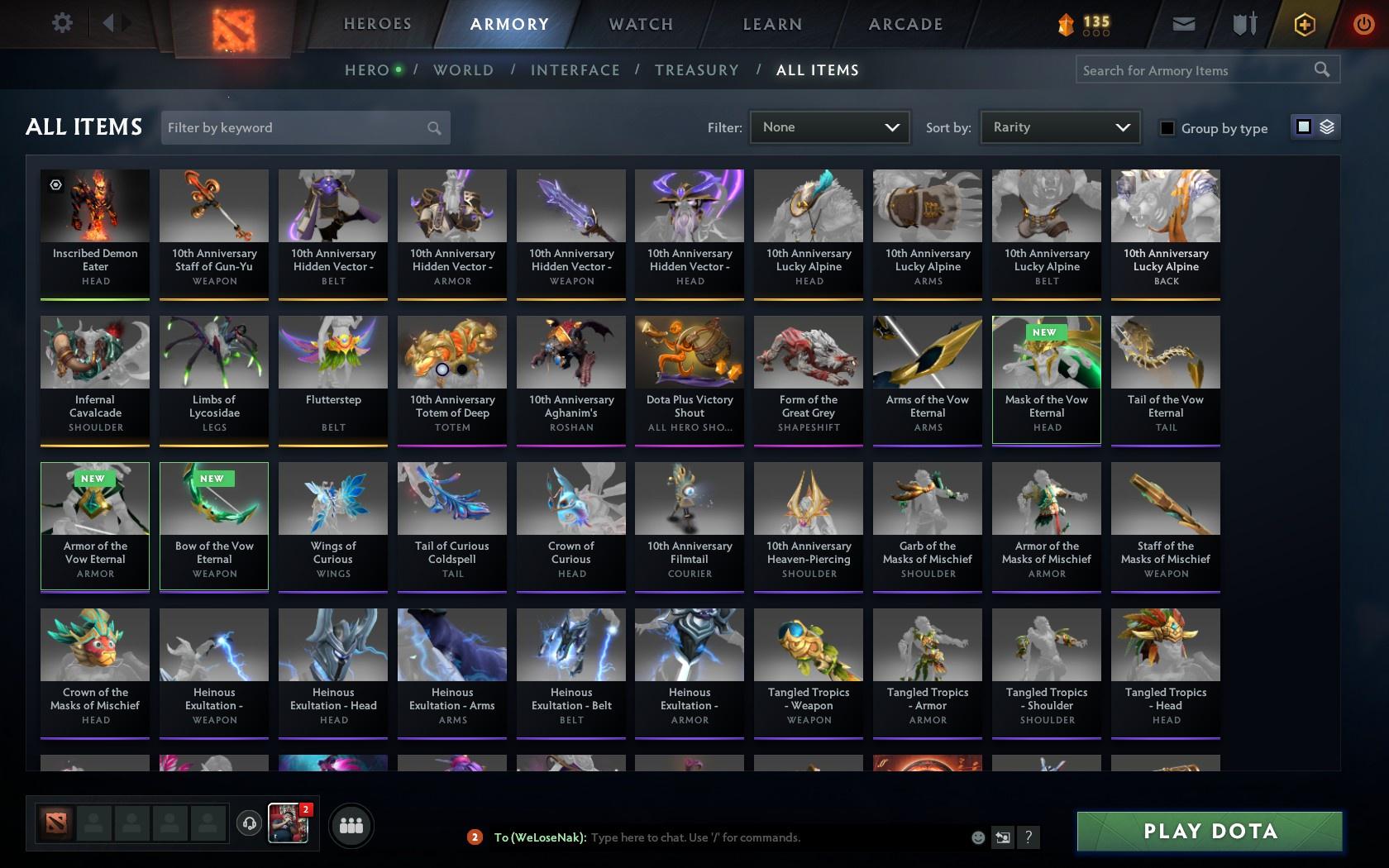Toggle the grid view square icon

click(x=1303, y=128)
